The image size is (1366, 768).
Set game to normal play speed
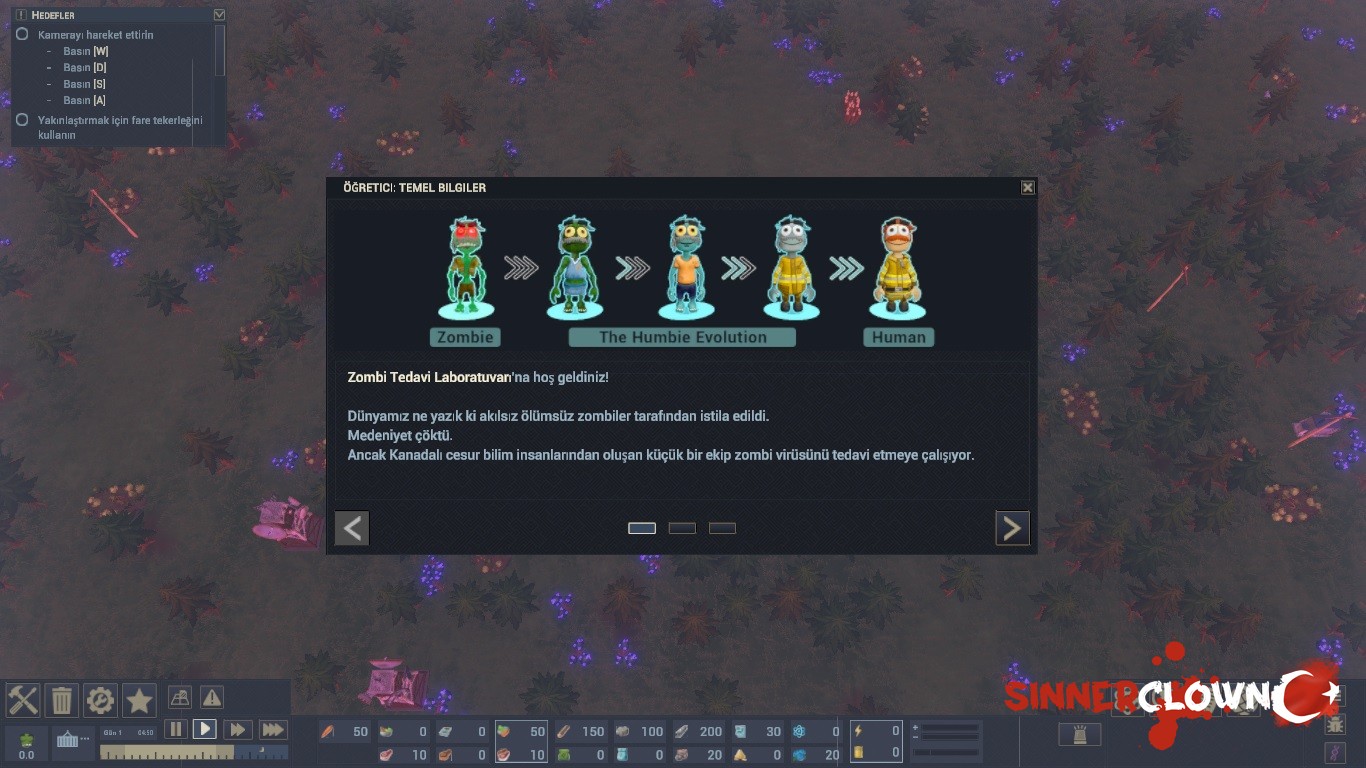205,729
